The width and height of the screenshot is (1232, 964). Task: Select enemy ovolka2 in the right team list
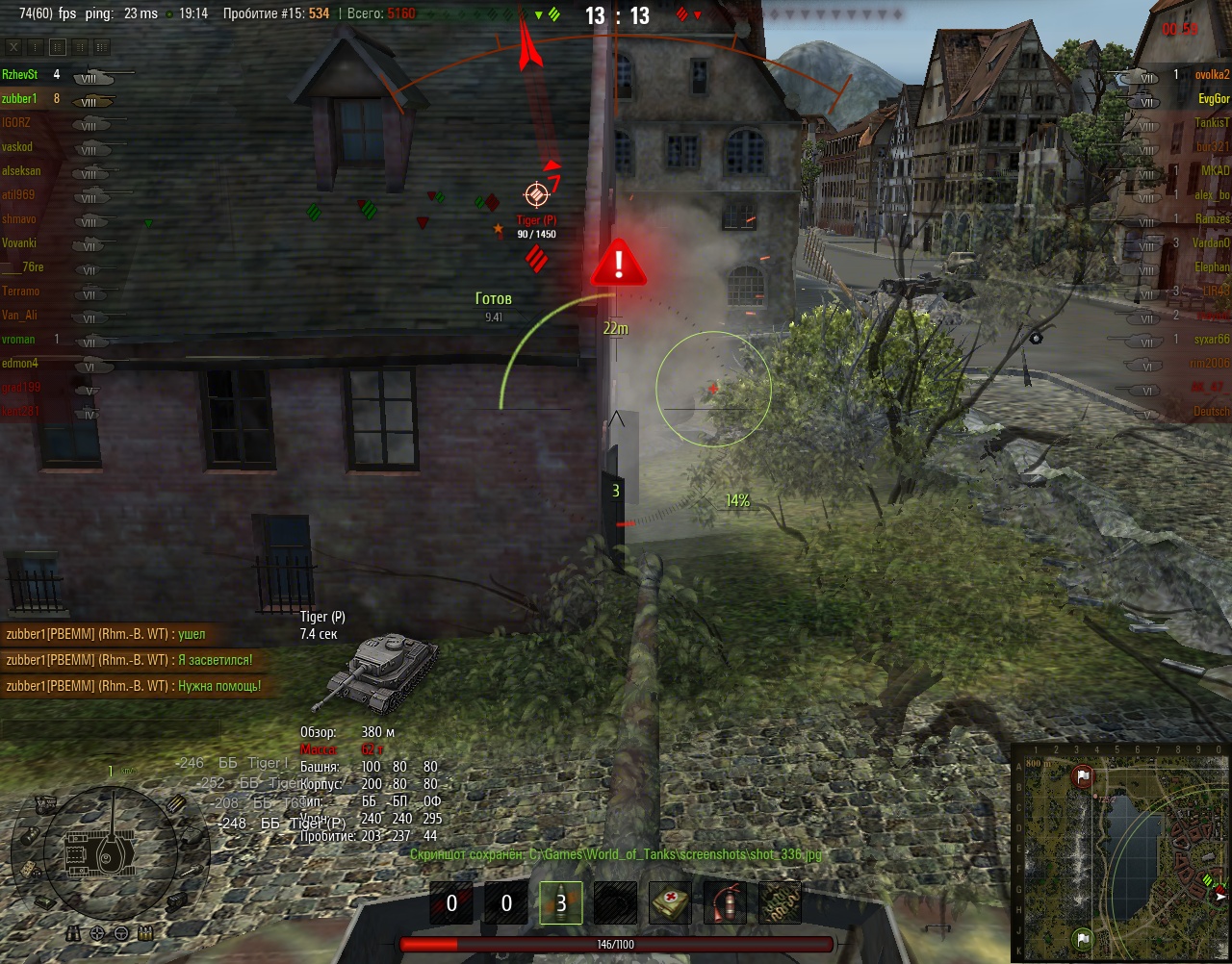pyautogui.click(x=1212, y=74)
